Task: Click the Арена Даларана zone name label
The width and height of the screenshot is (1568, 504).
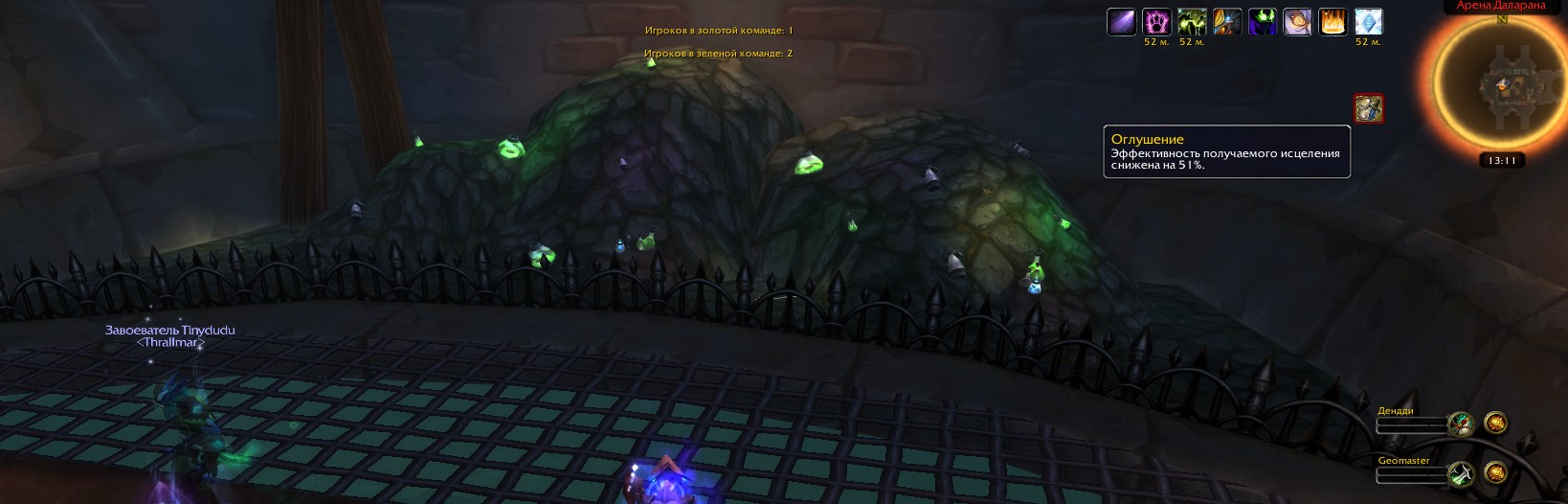Action: [1500, 6]
